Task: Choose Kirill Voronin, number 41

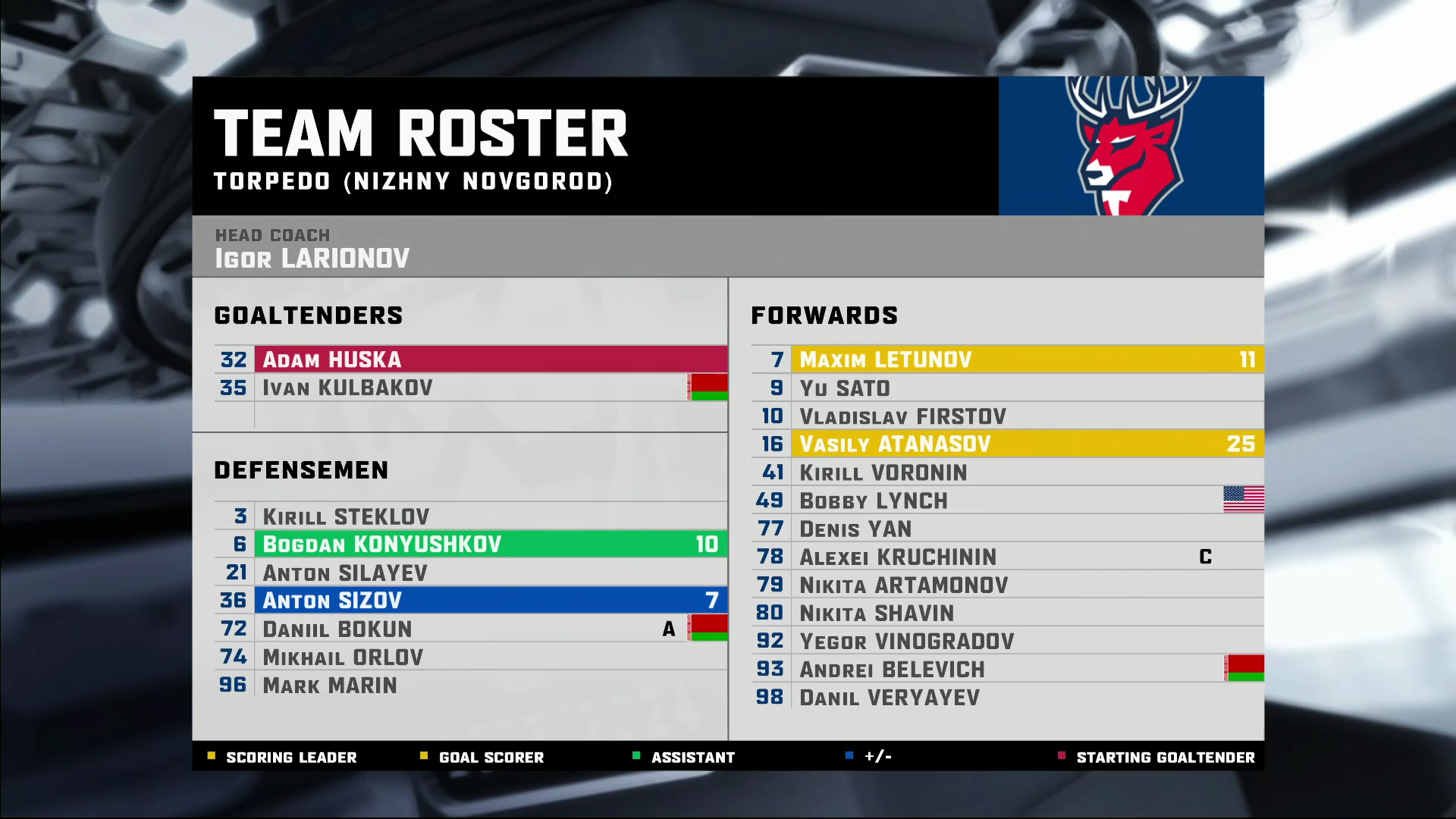Action: point(1007,472)
